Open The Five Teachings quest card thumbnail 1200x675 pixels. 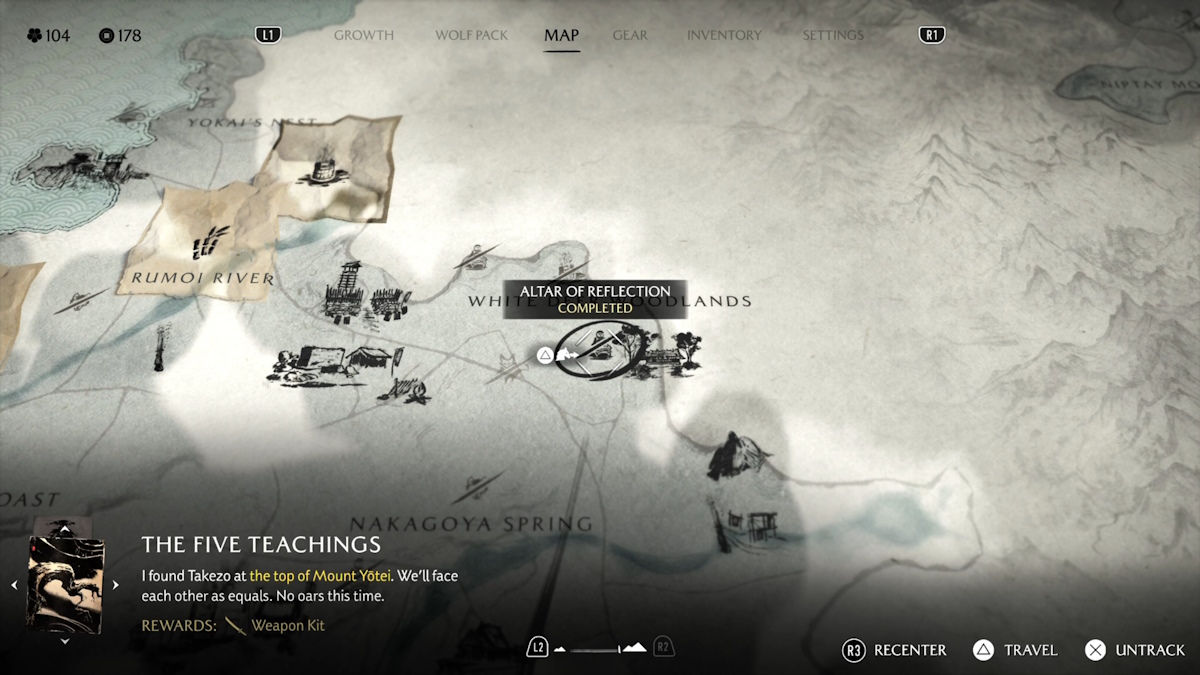pos(65,585)
